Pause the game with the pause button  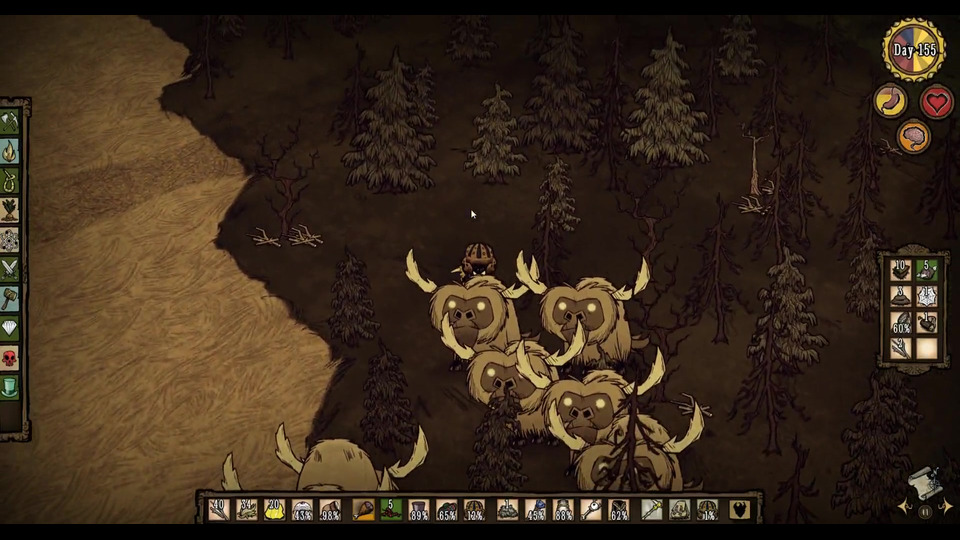[x=925, y=511]
